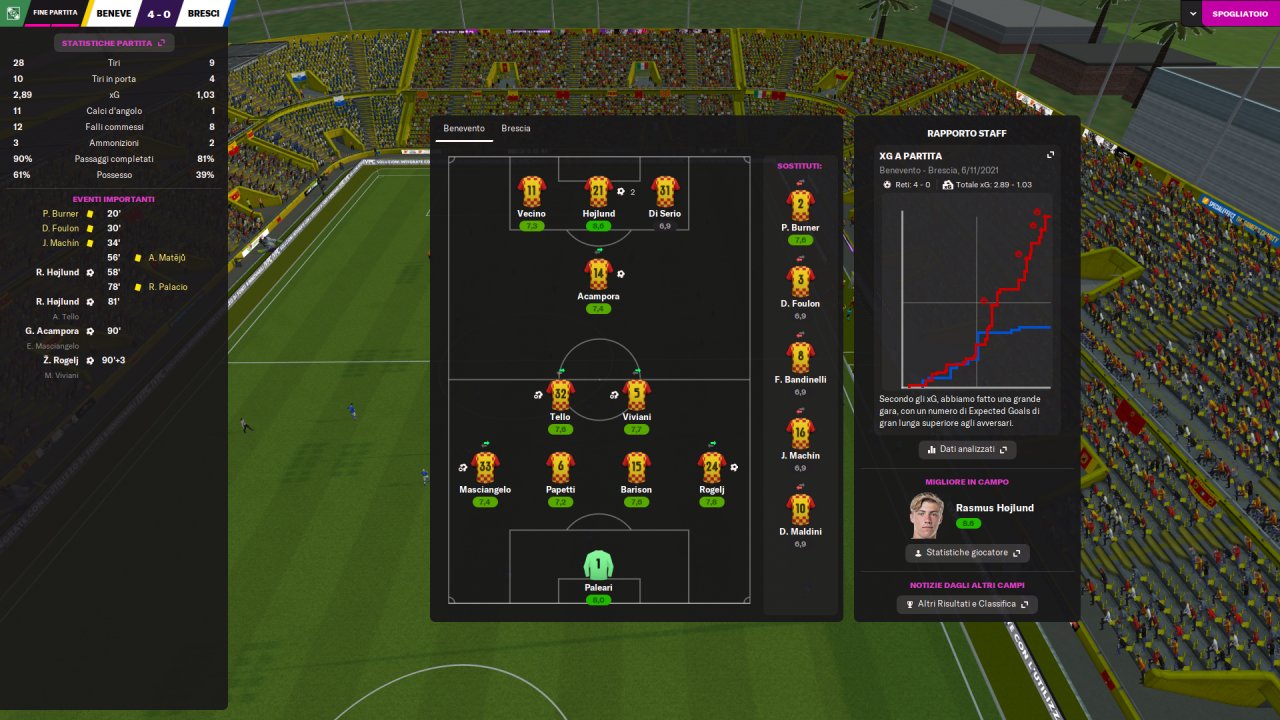Viewport: 1280px width, 720px height.
Task: Open Dati analizzati analysis data
Action: coord(967,450)
